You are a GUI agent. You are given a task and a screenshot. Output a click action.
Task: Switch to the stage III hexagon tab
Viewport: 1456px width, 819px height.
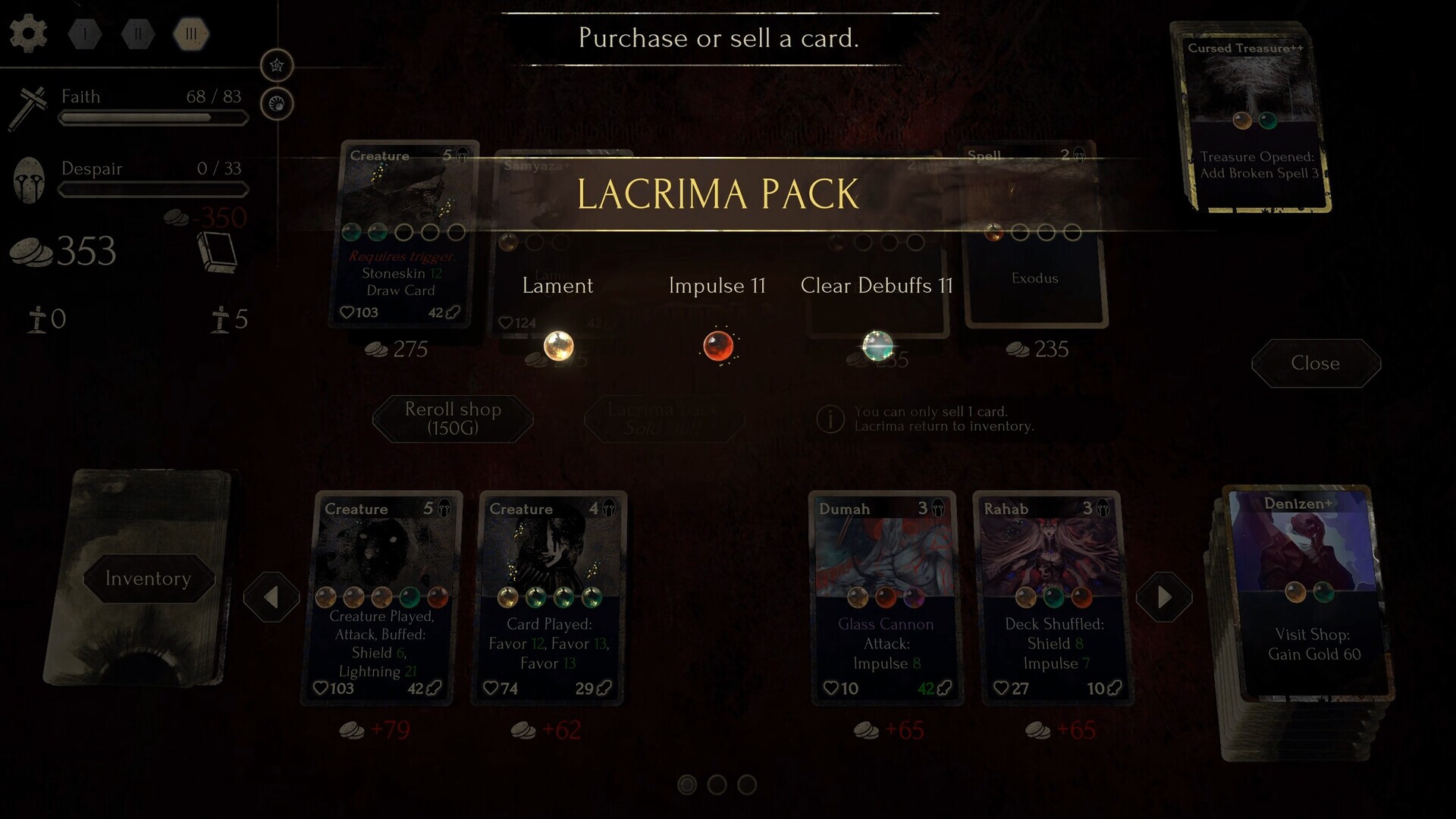(x=191, y=33)
